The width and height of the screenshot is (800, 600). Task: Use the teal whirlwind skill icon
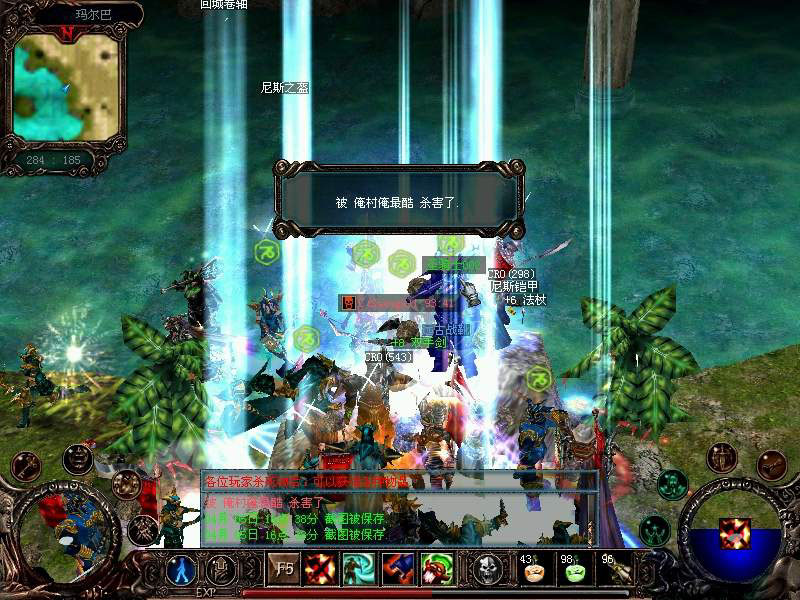click(358, 570)
